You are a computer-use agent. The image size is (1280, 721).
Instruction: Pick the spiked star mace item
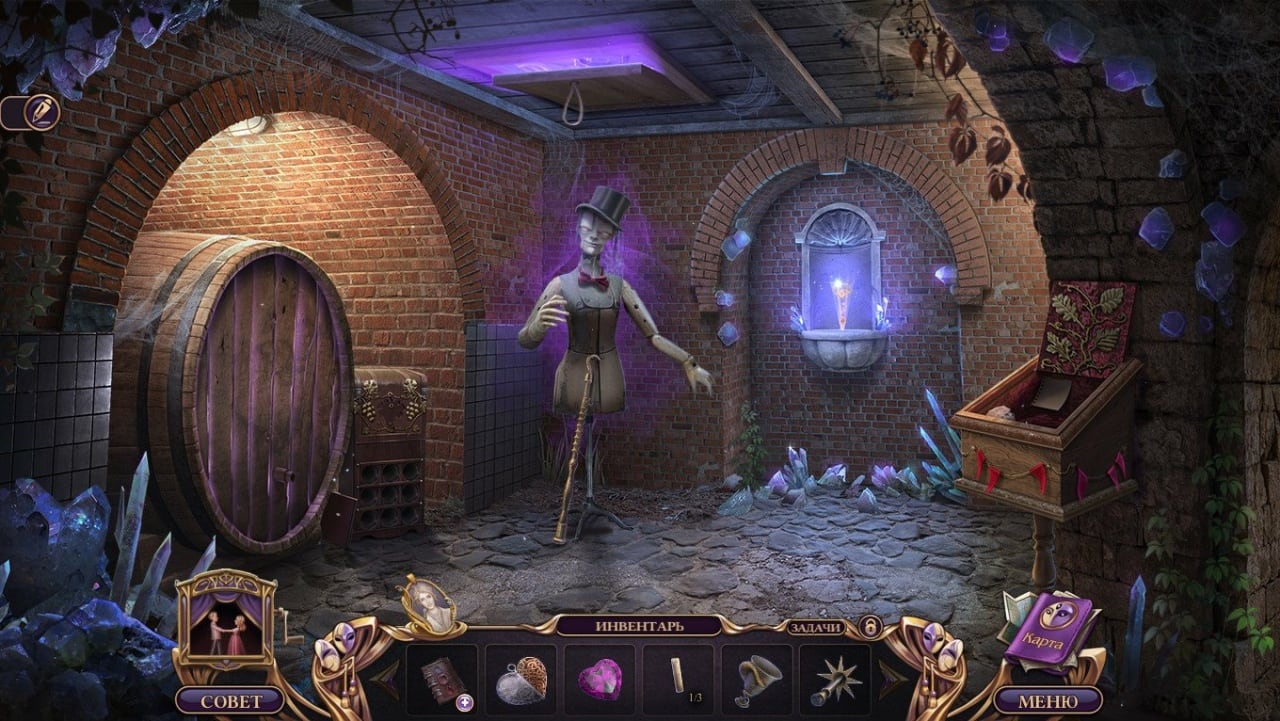pos(834,679)
